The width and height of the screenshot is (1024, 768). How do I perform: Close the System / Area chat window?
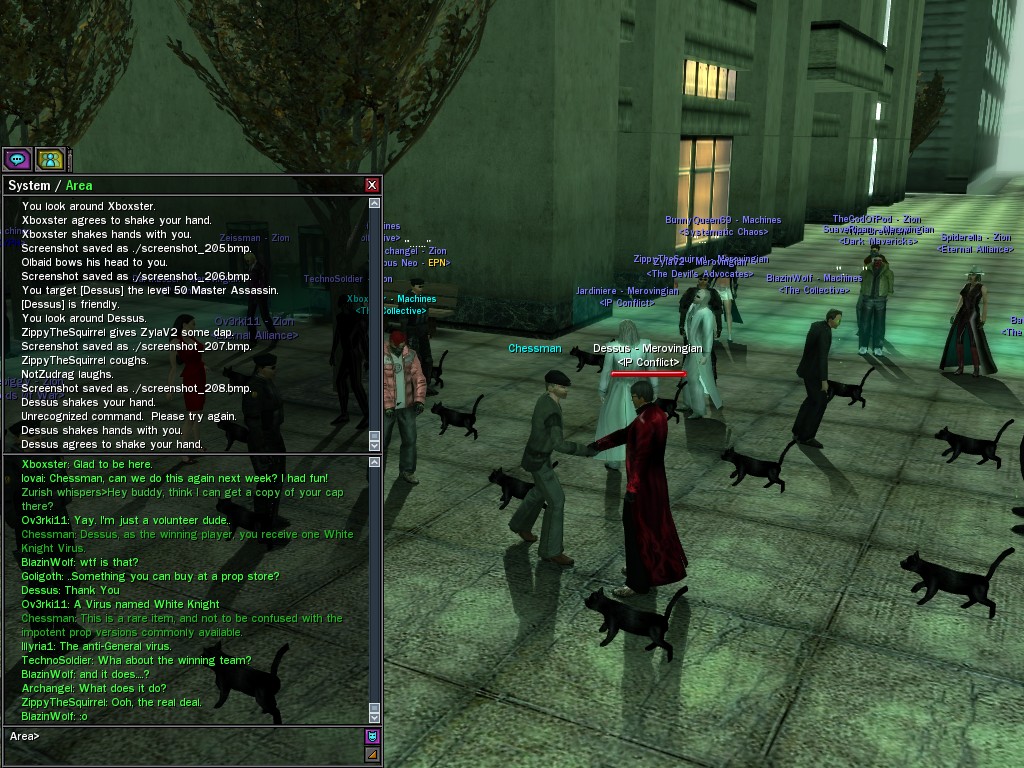[x=372, y=185]
